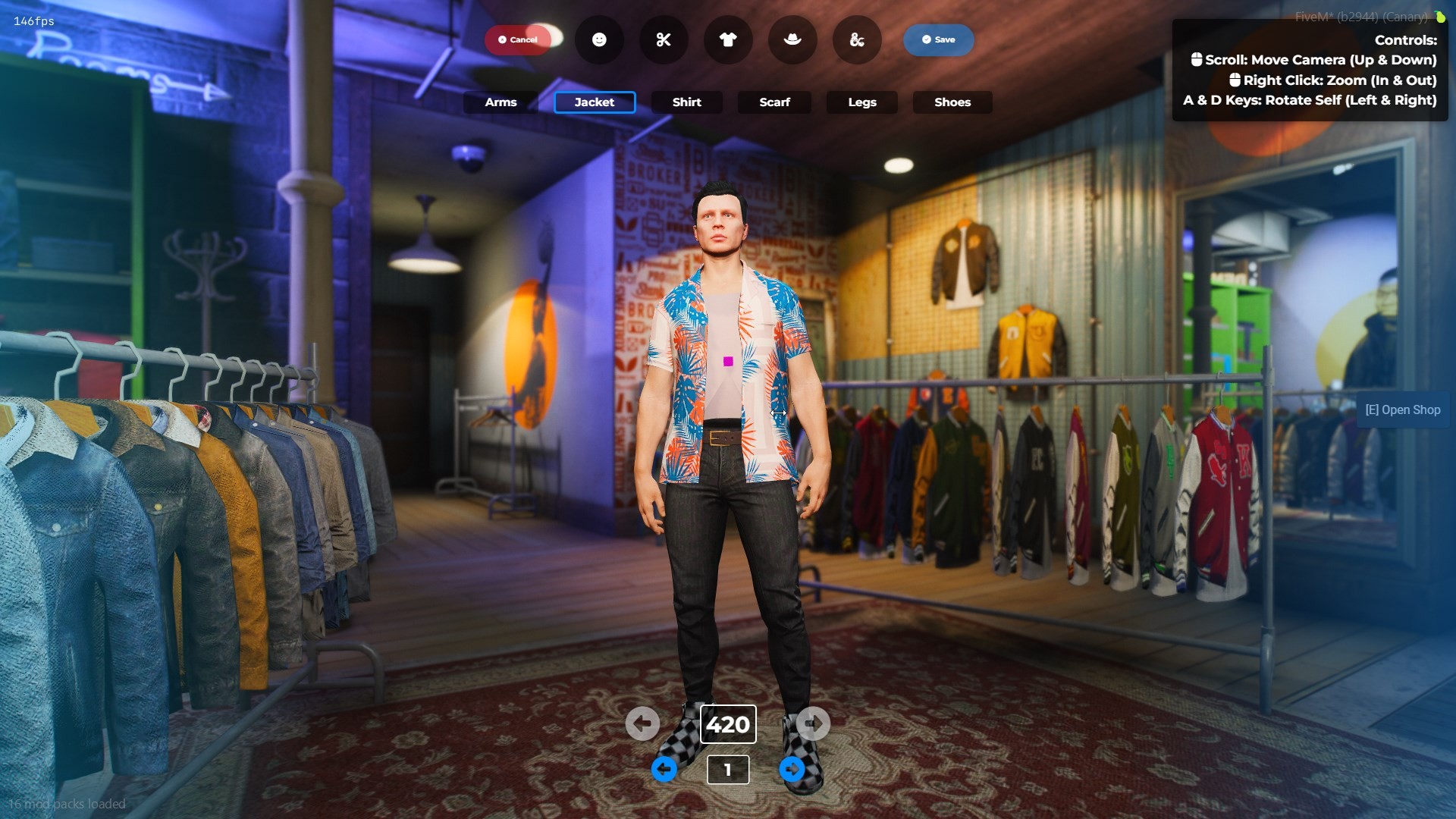1456x819 pixels.
Task: Click the checkmark inside the Save button
Action: tap(925, 39)
